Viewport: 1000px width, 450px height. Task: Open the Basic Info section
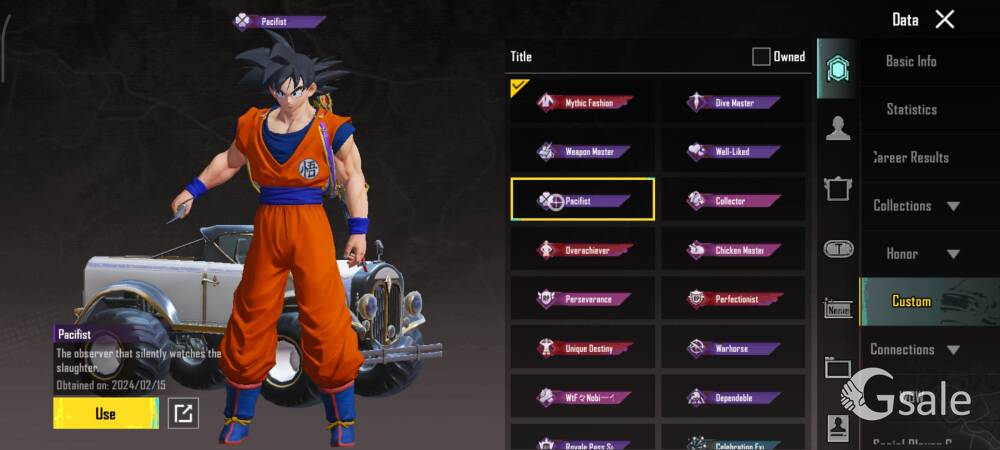911,61
